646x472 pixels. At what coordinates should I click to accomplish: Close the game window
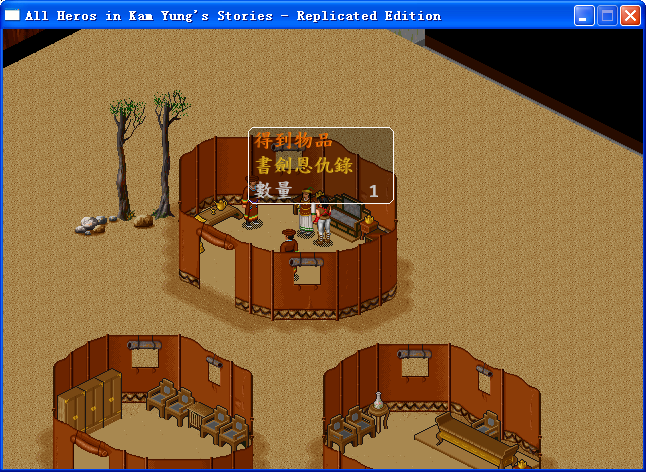pos(630,16)
